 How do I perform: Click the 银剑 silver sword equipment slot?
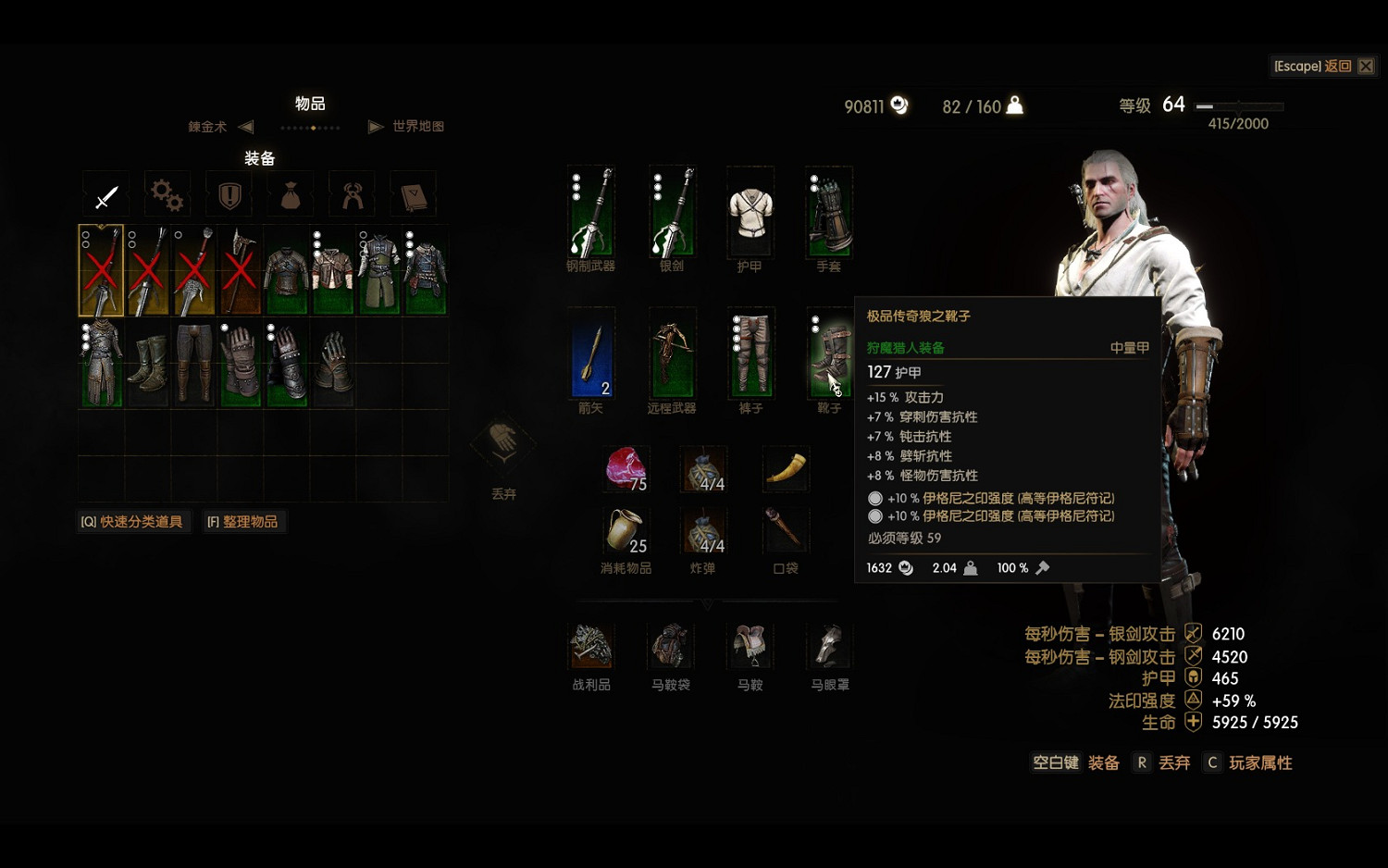click(x=671, y=213)
